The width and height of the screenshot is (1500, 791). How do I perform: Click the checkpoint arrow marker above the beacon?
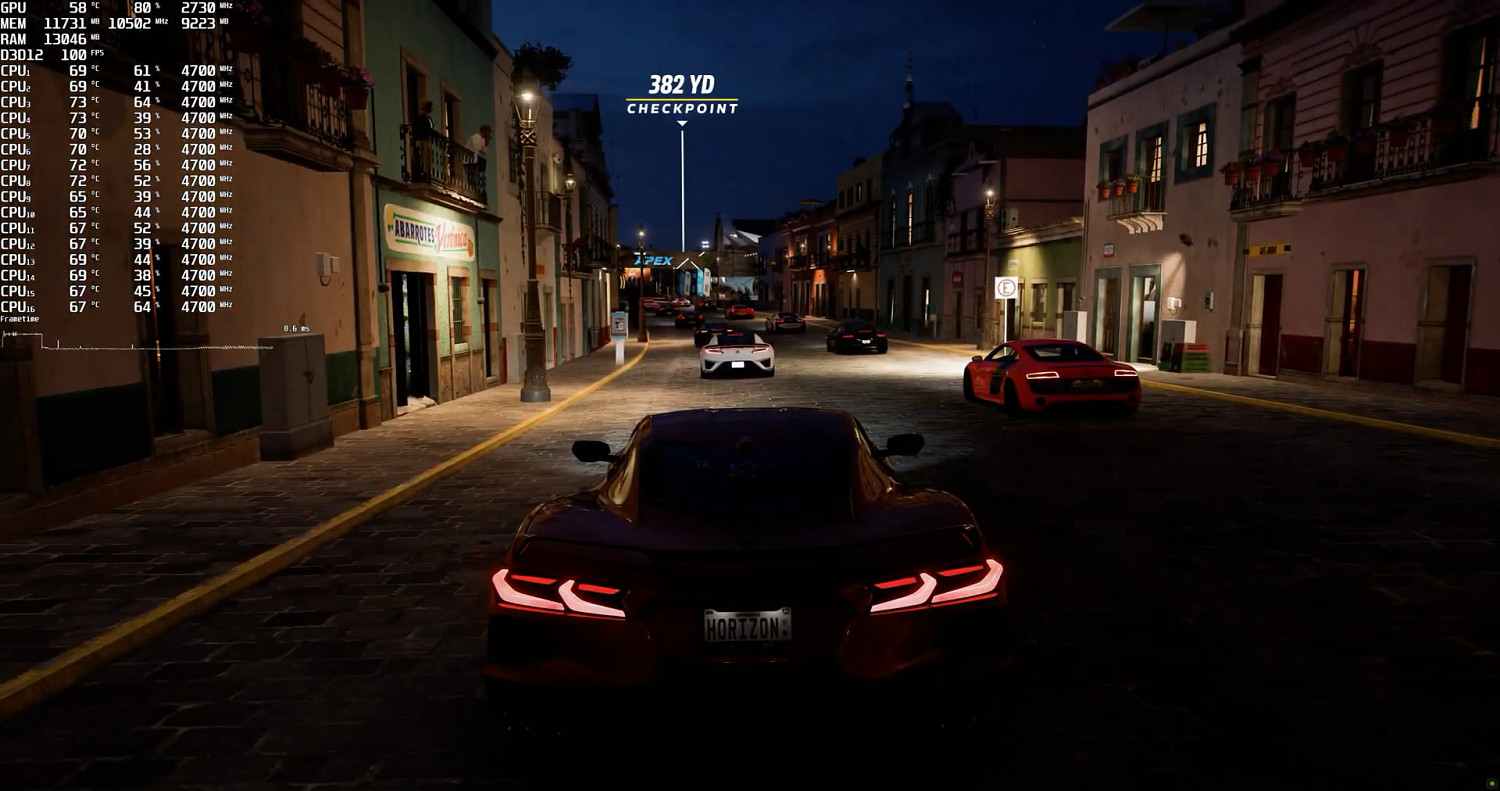pos(683,121)
